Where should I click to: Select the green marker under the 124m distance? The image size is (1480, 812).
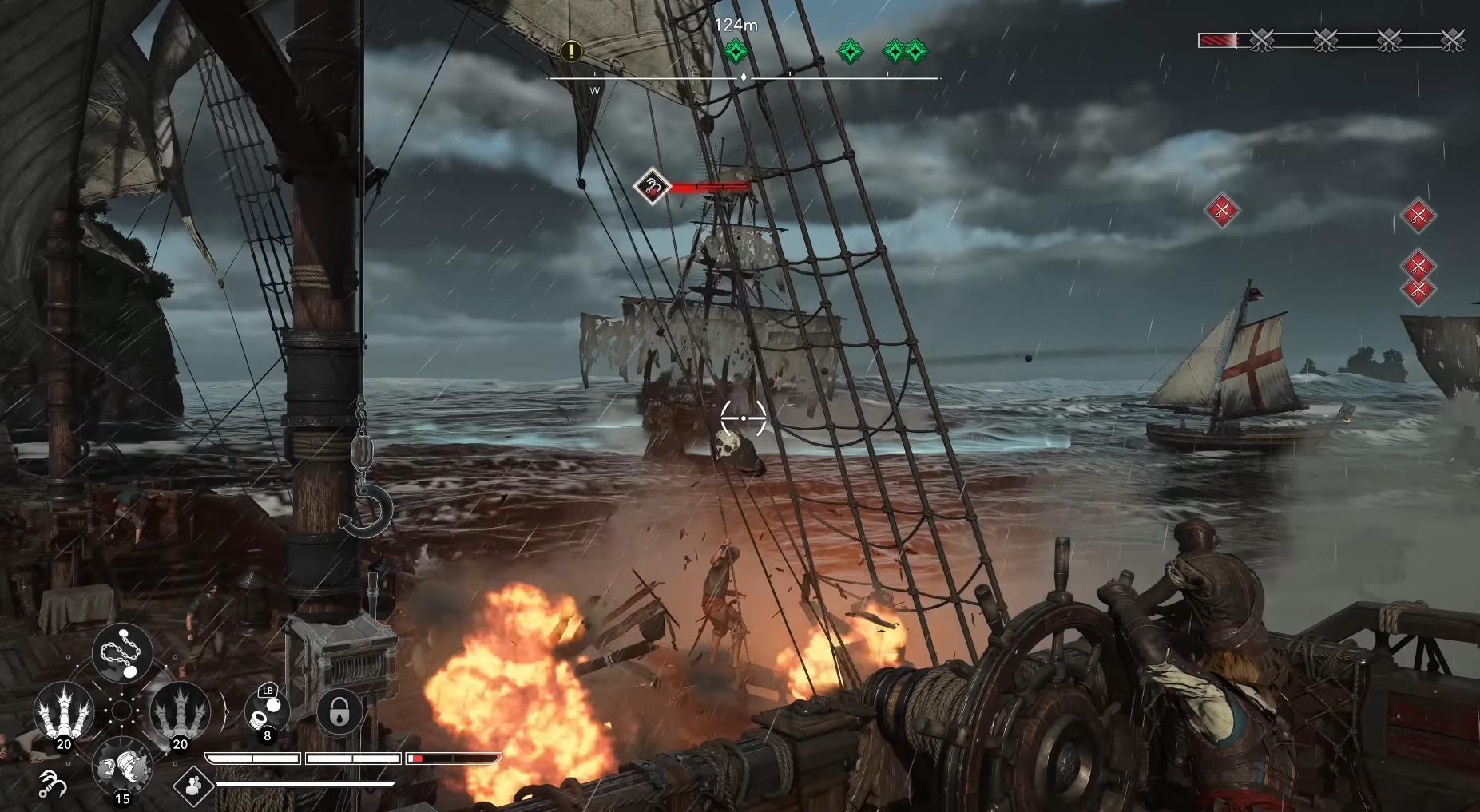point(736,52)
